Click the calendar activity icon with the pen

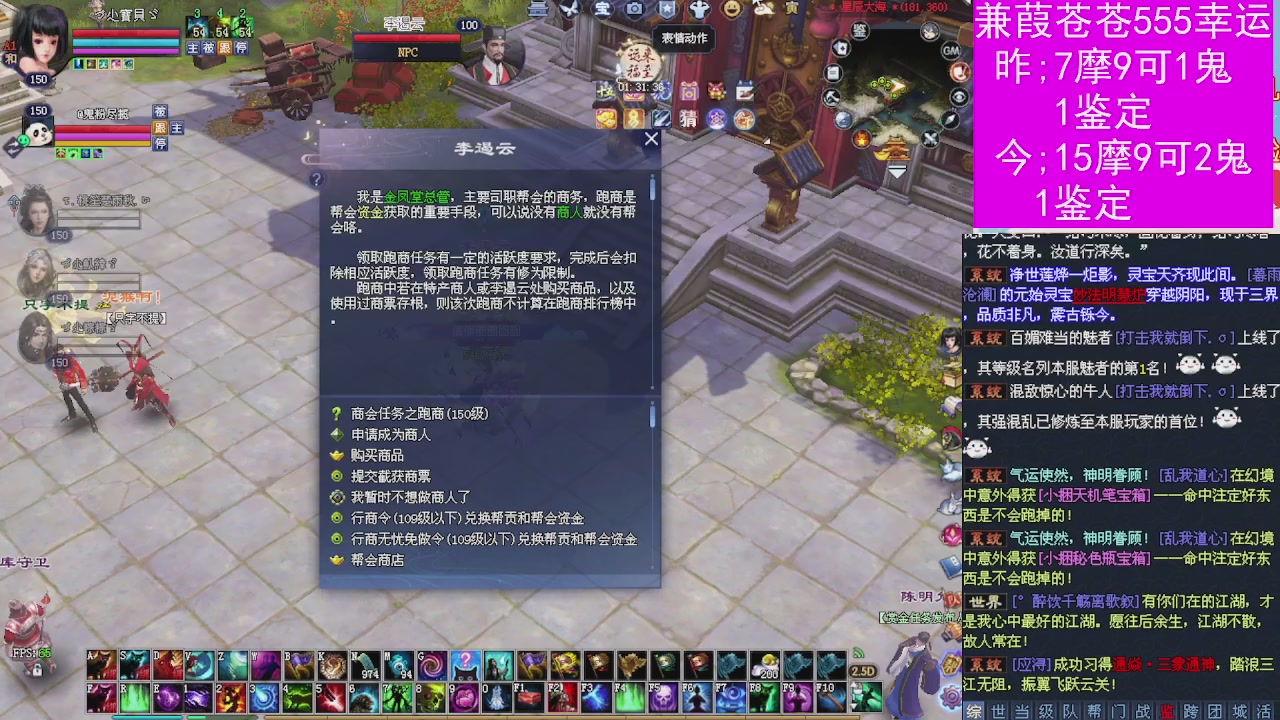point(746,90)
